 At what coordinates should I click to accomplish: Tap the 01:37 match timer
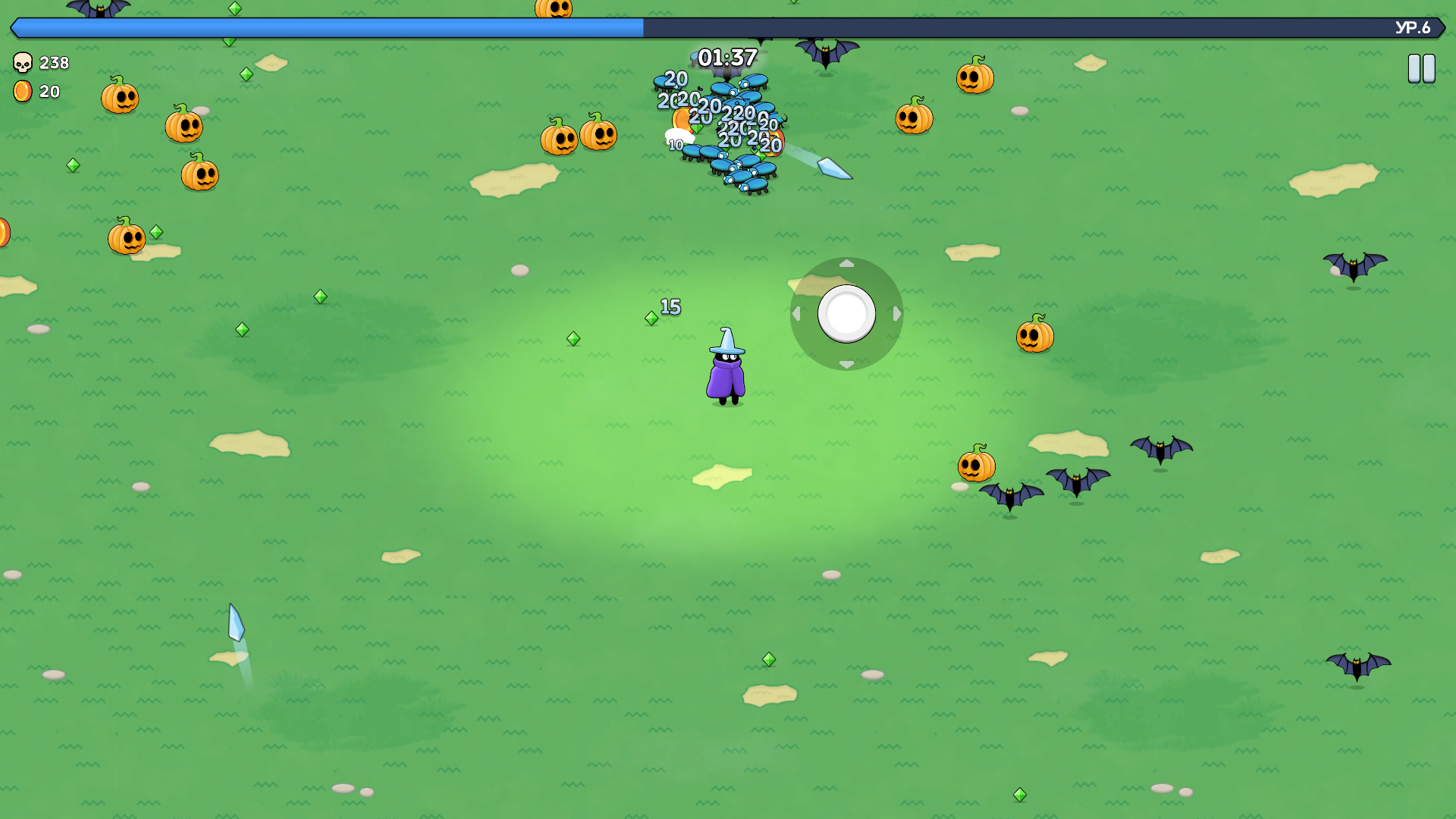tap(726, 55)
